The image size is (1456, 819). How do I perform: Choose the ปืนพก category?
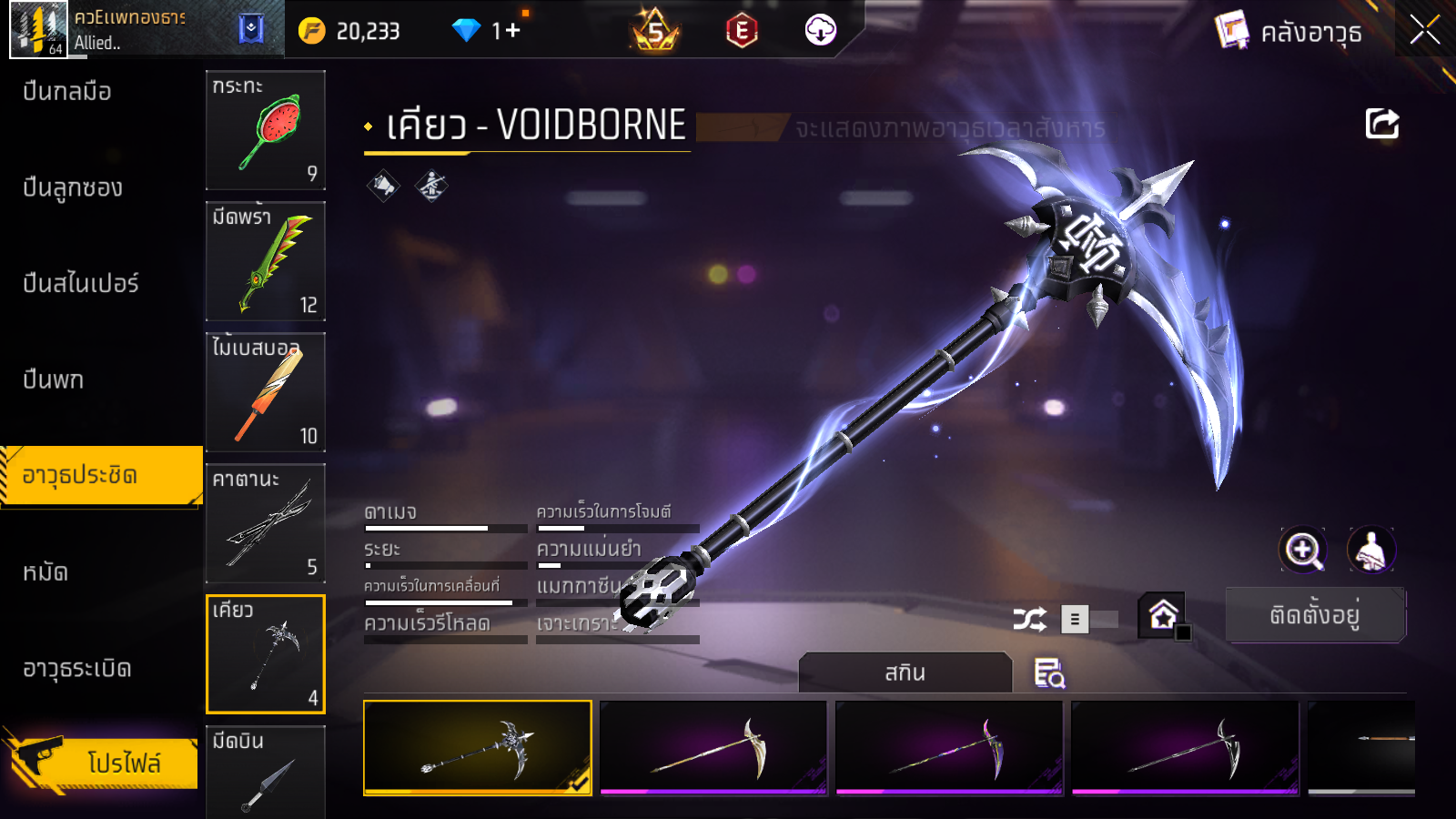pos(54,379)
